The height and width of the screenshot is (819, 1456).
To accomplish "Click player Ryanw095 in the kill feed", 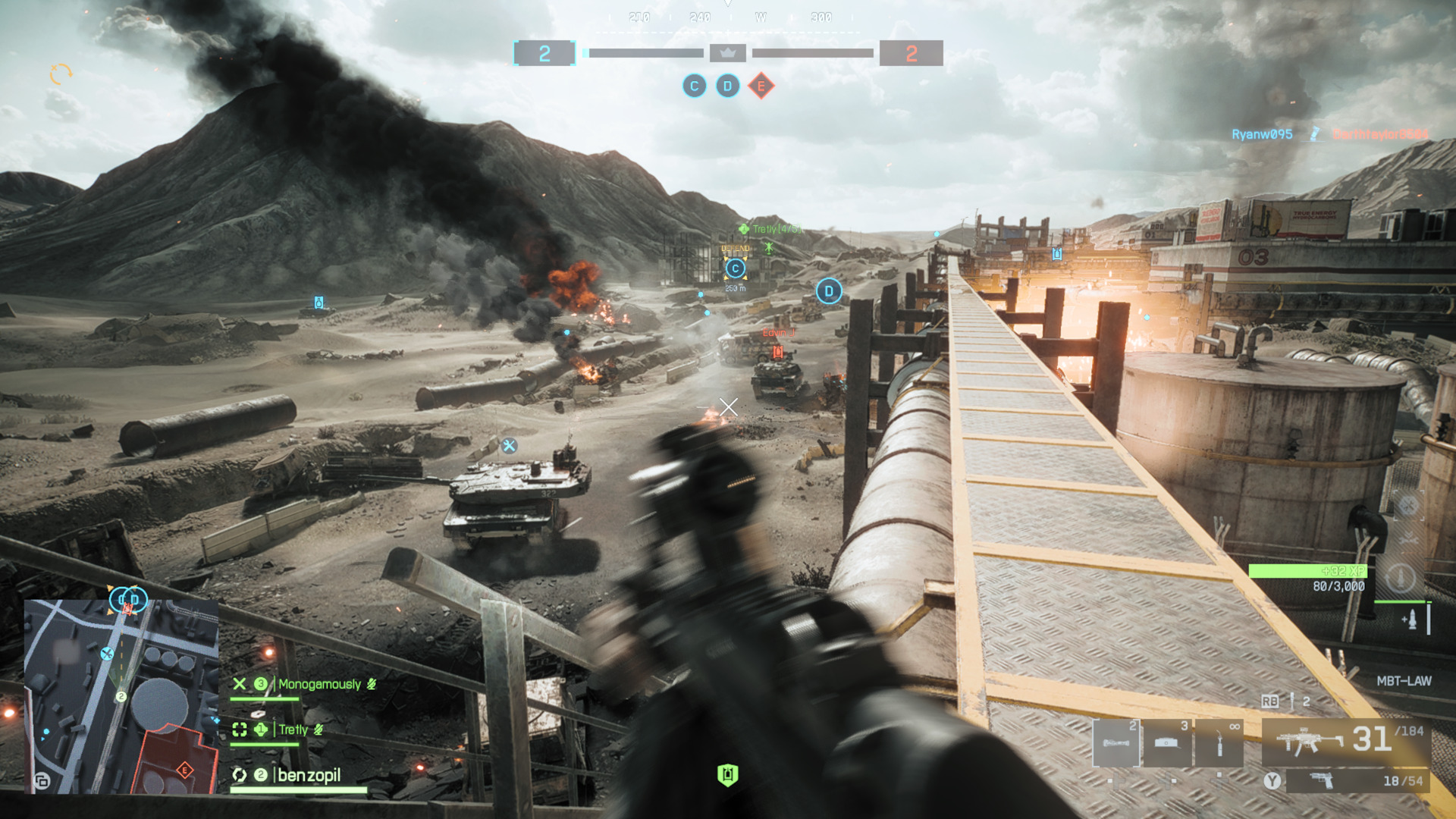I will (x=1262, y=134).
